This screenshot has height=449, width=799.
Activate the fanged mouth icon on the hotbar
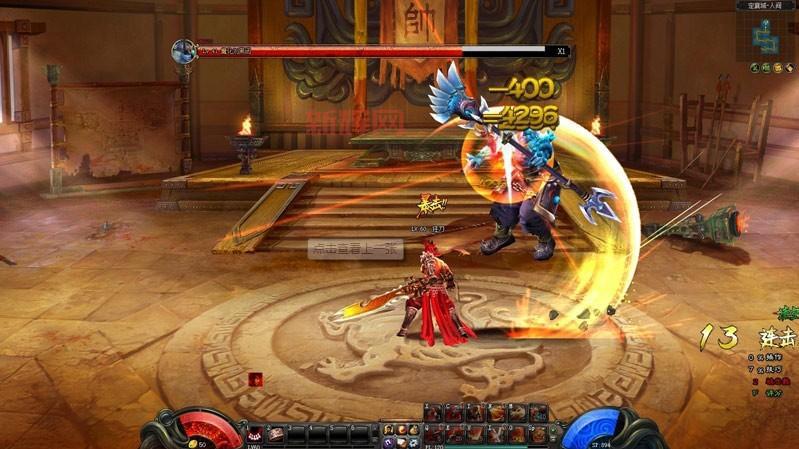pos(255,433)
